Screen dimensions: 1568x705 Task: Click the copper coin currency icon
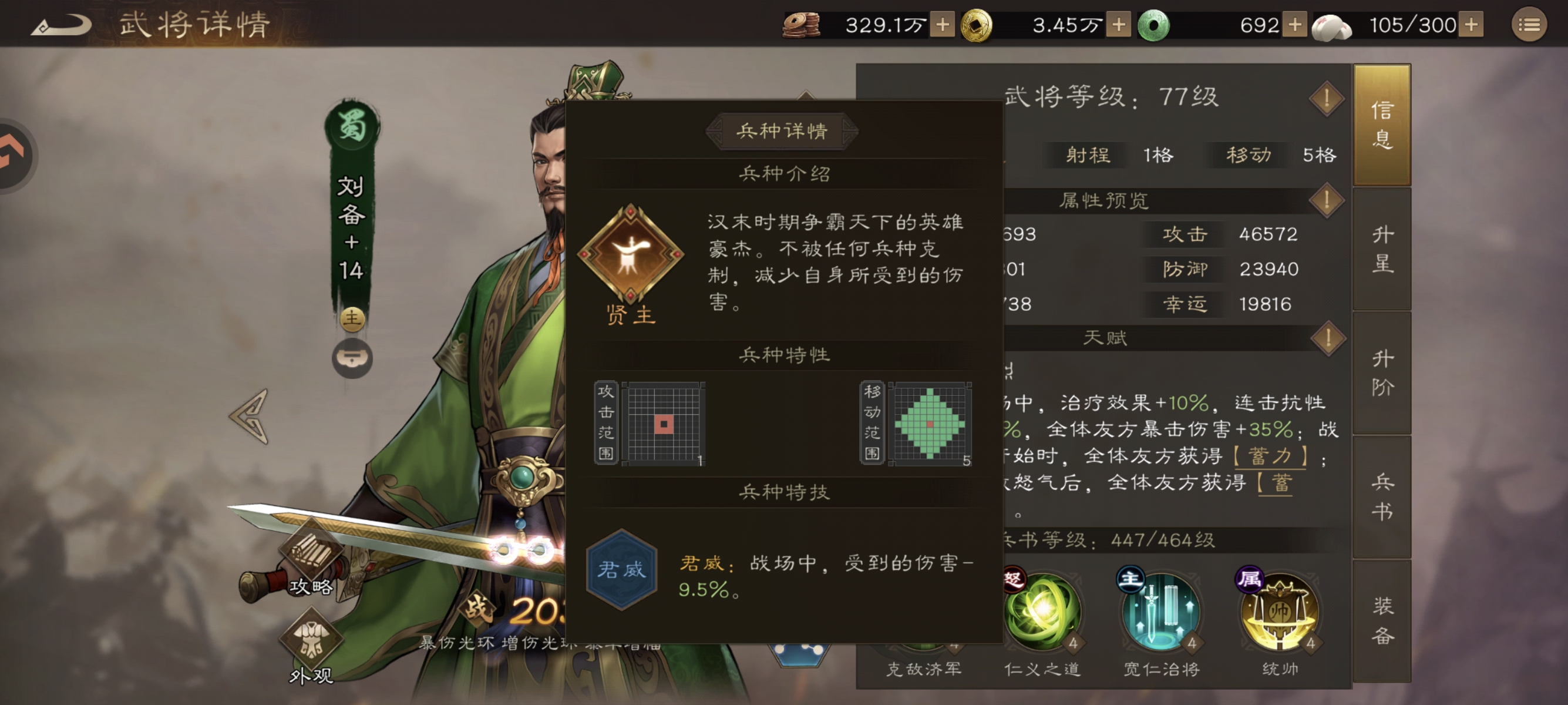pos(802,24)
